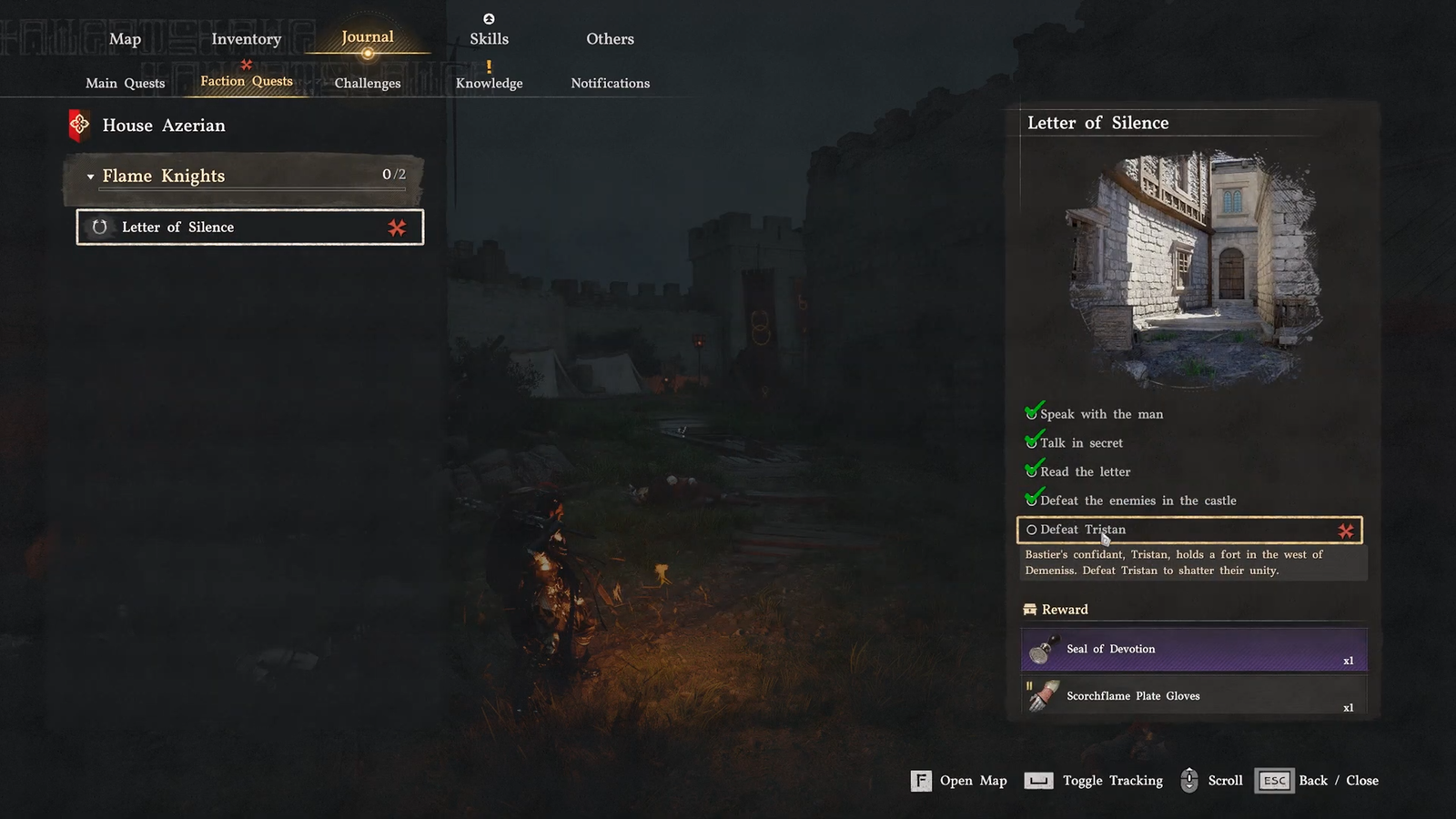
Task: Select Defeat the enemies in the castle objective
Action: coord(1137,500)
